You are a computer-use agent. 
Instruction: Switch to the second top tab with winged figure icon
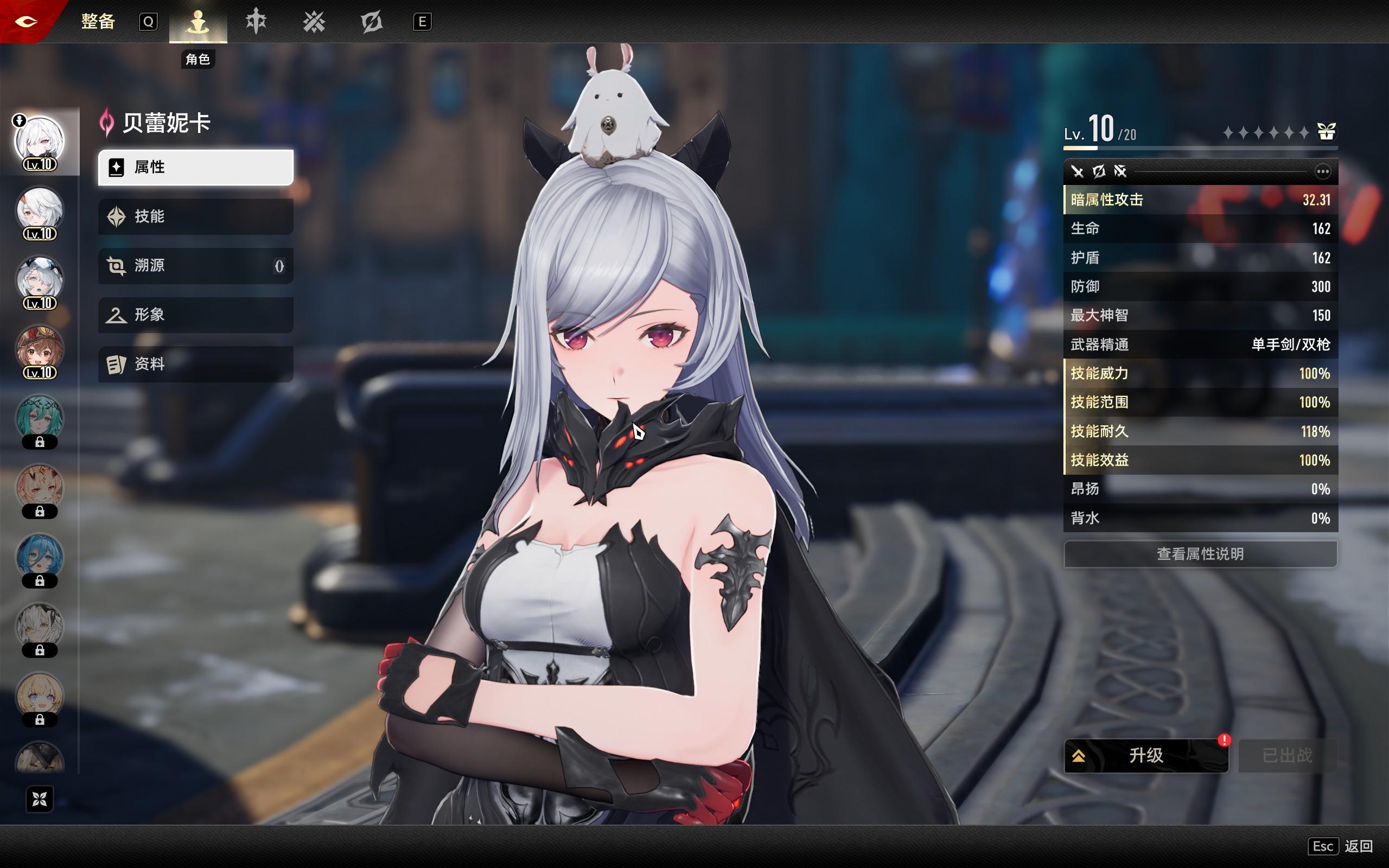click(256, 22)
